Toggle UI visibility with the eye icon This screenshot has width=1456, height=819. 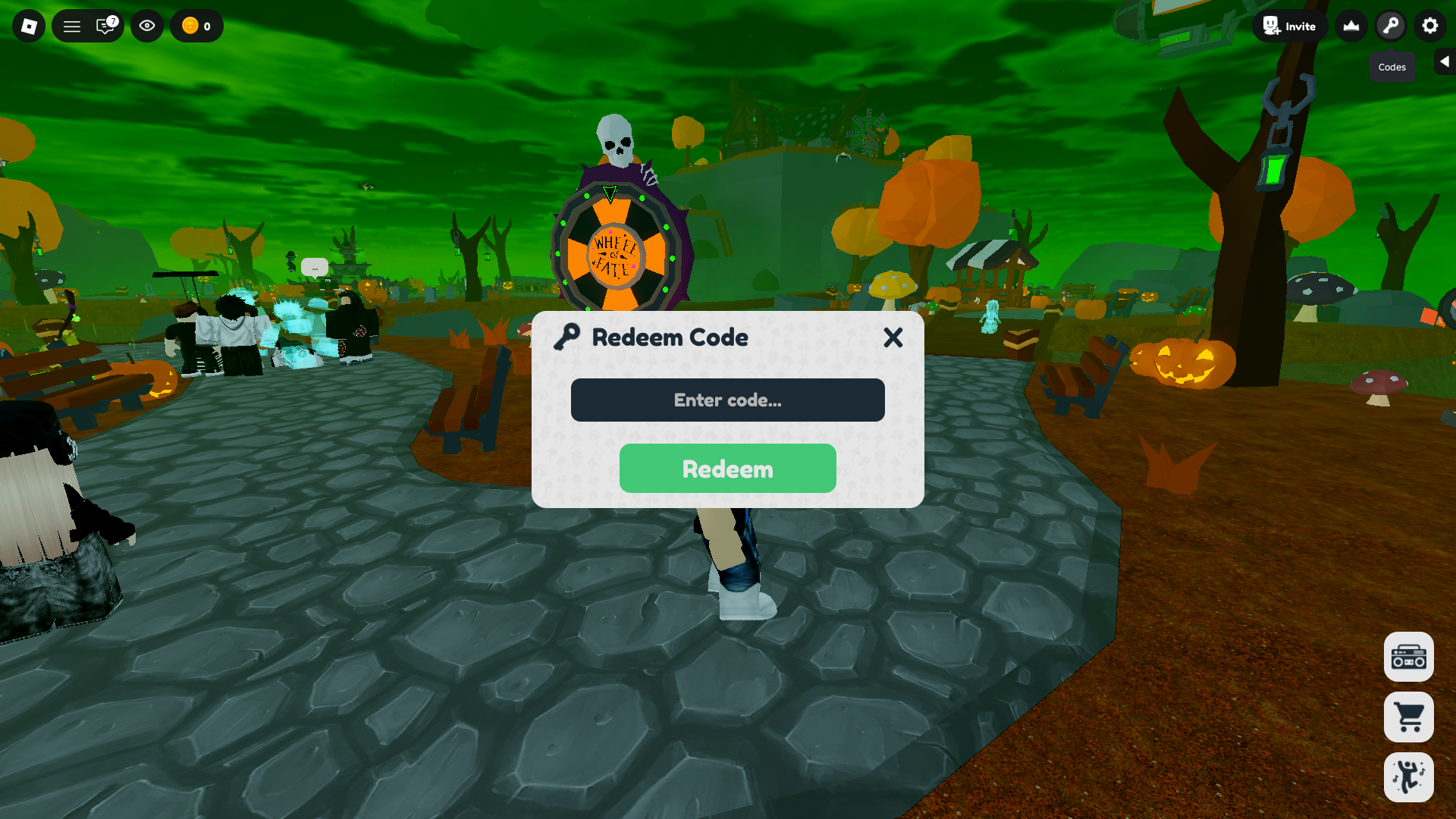(x=146, y=25)
